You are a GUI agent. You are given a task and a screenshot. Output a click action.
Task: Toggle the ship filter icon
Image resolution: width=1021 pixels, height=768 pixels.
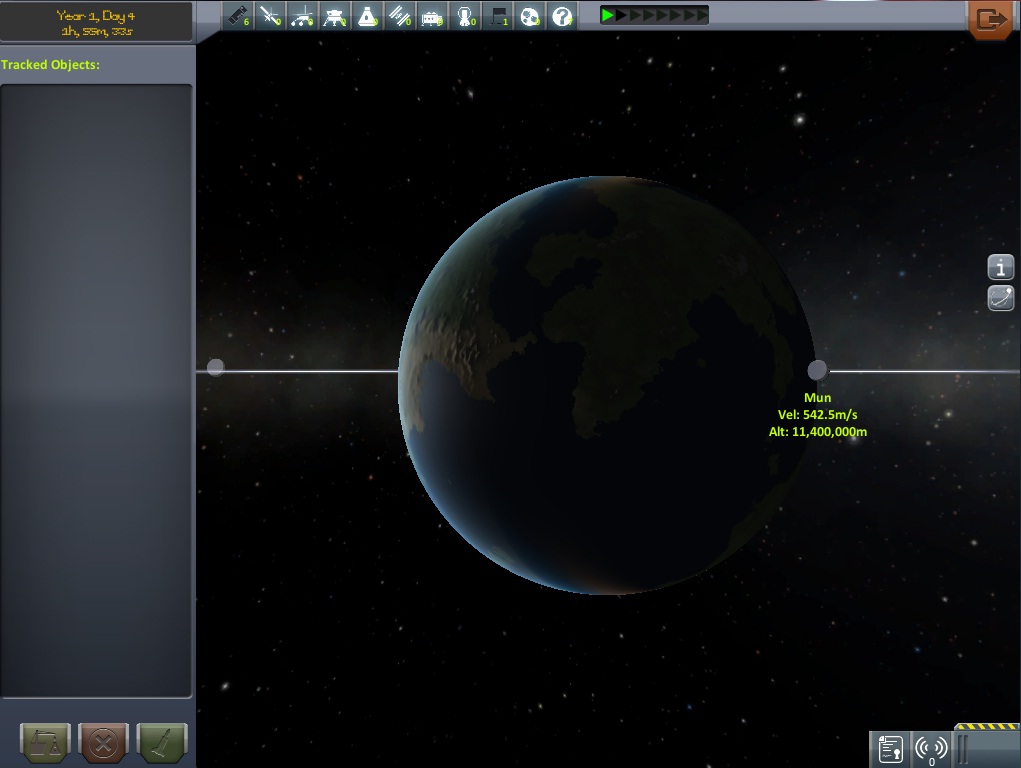[x=367, y=16]
